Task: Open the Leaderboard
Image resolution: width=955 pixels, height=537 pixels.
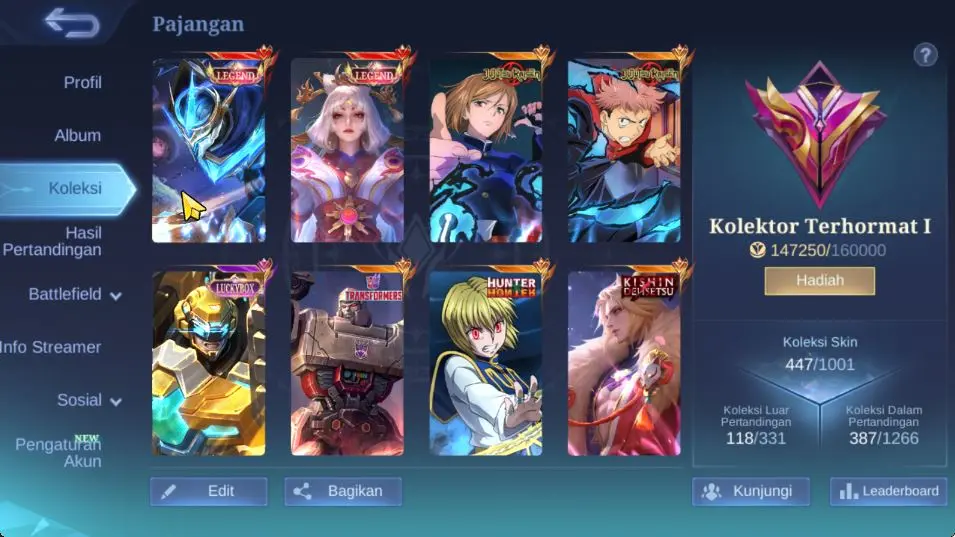Action: [x=889, y=491]
